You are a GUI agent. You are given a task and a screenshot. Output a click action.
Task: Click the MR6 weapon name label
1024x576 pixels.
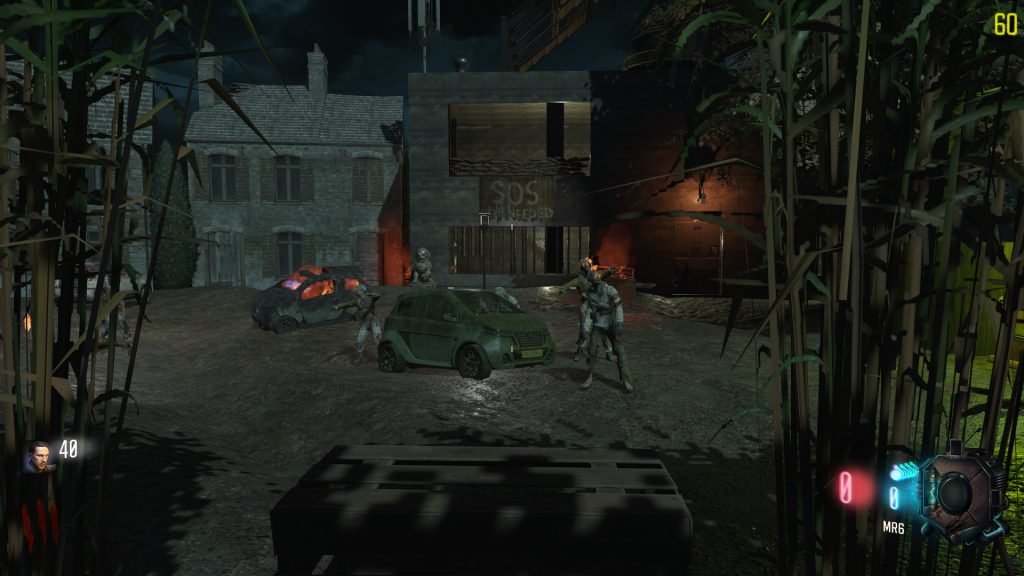tap(893, 527)
